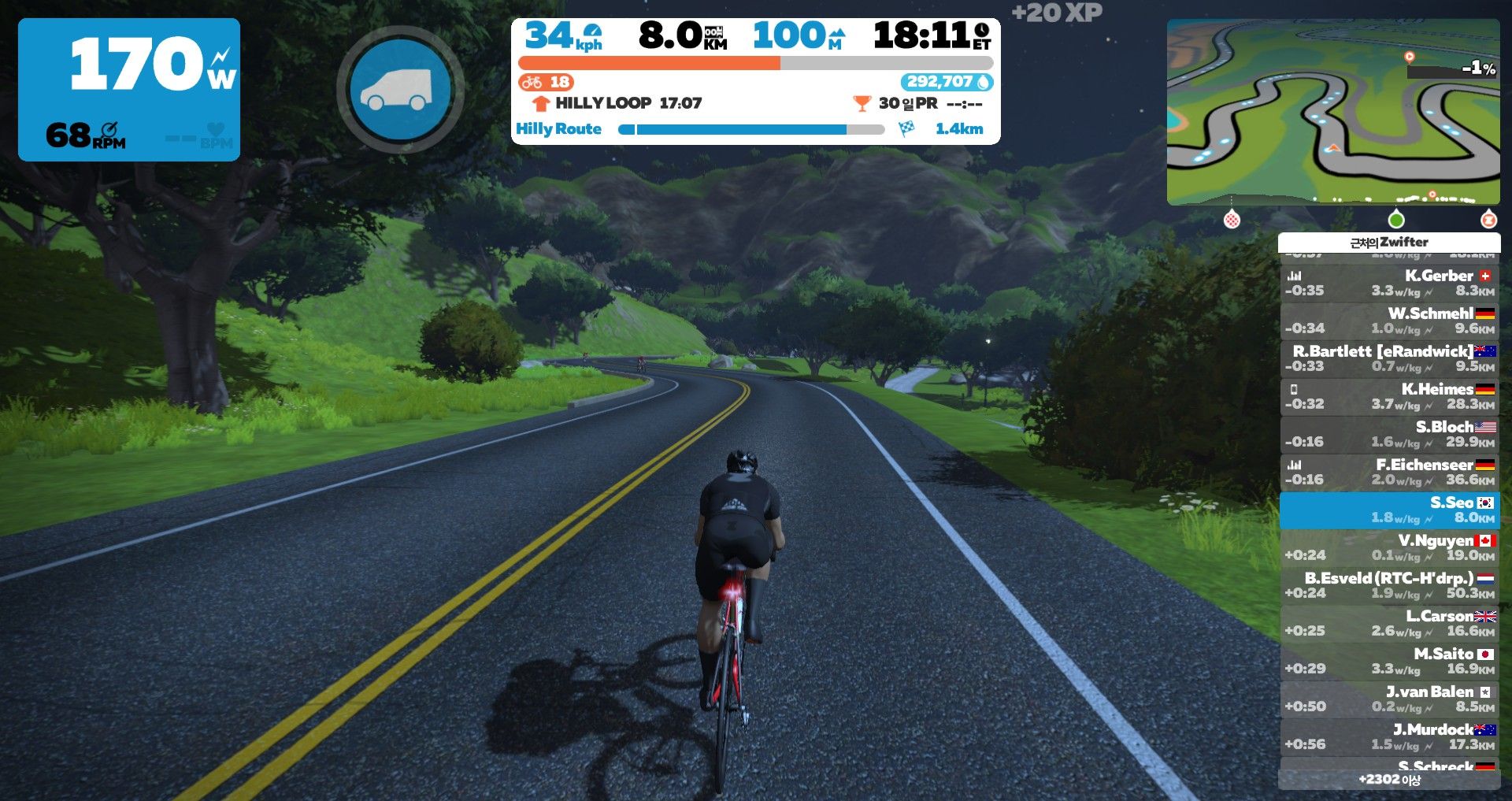Select rider K.Heimes in nearby list
Screen dimensions: 1512x801
1389,396
